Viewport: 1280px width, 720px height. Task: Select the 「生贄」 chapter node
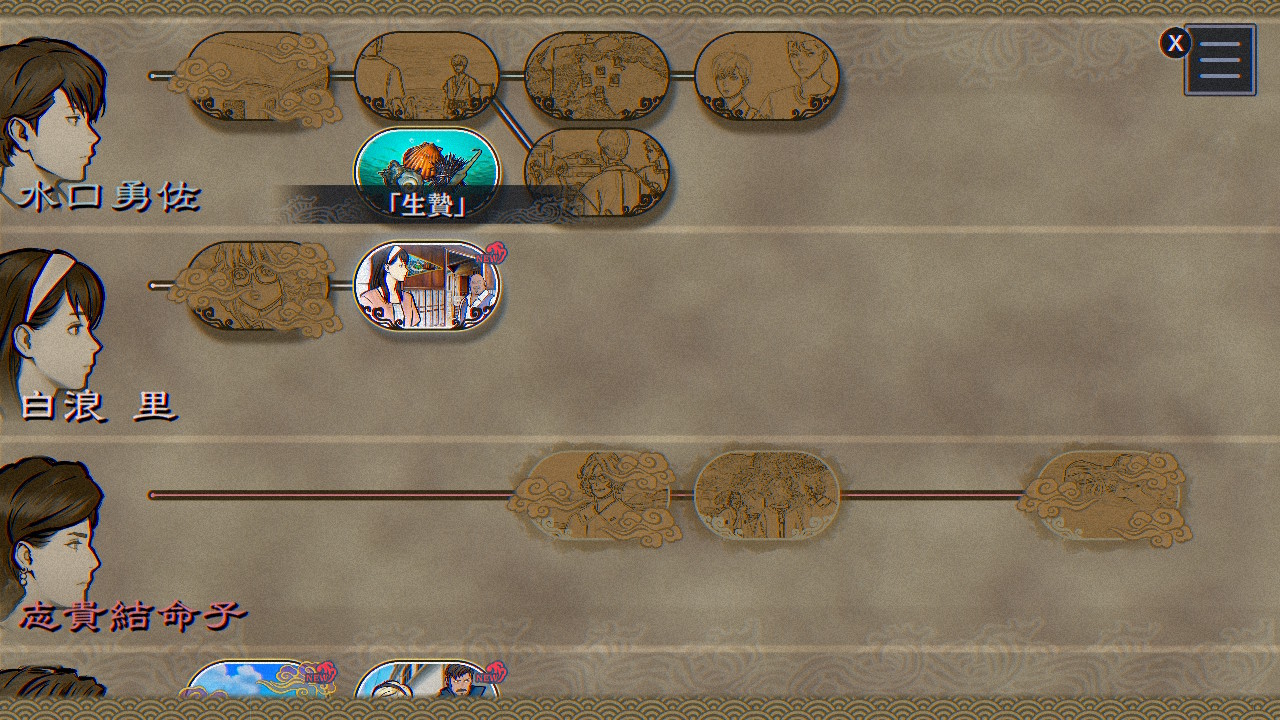(x=427, y=165)
